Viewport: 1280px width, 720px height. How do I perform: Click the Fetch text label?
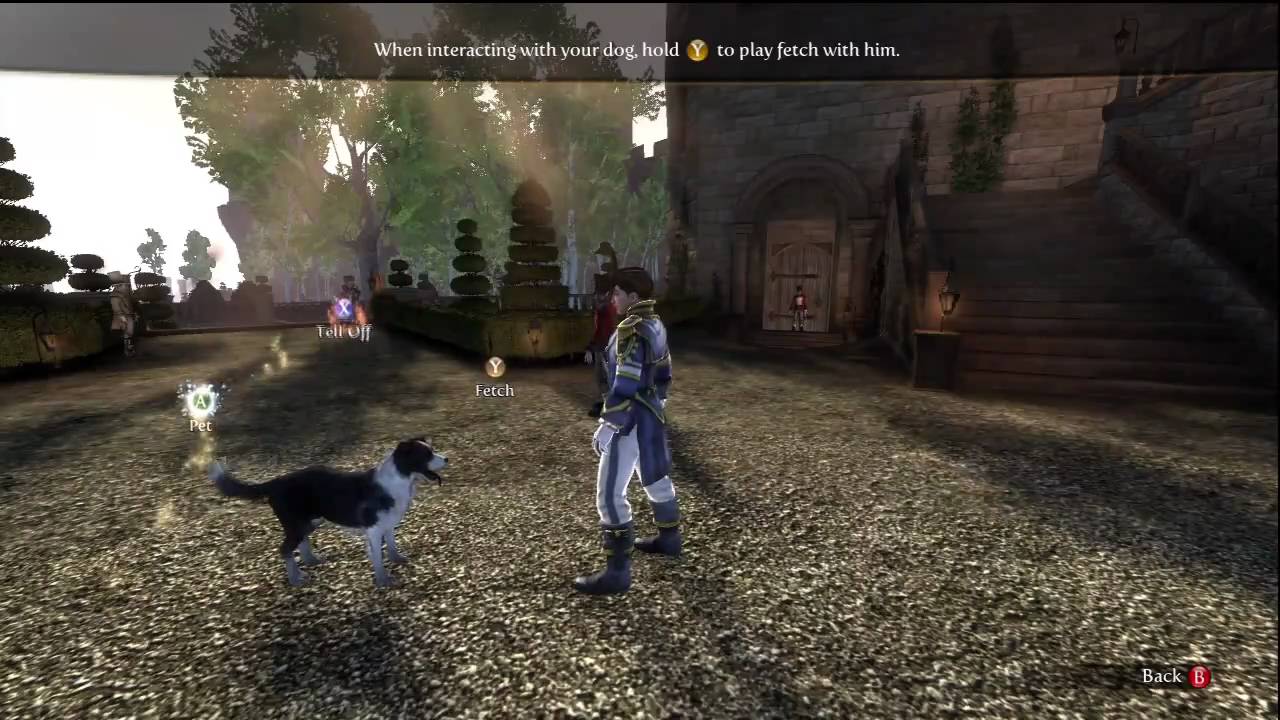coord(494,390)
